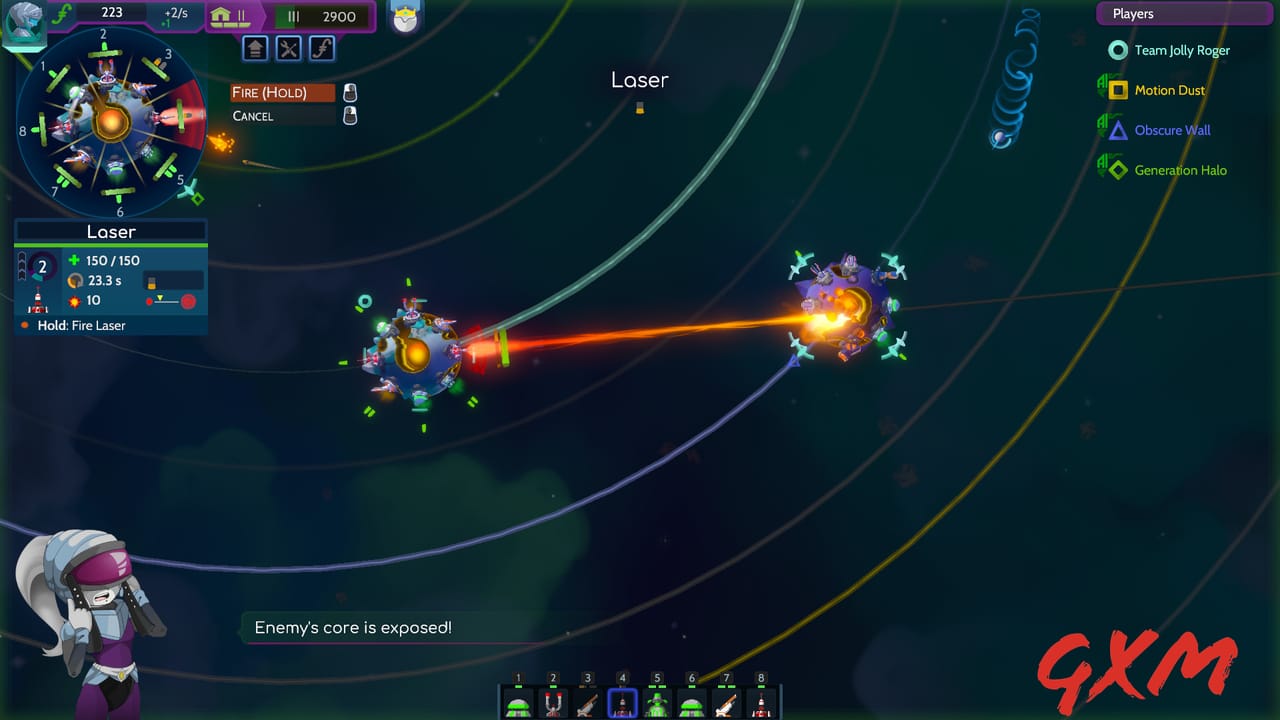
Task: Select the slingshot weapon in hotbar slot 2
Action: [552, 701]
